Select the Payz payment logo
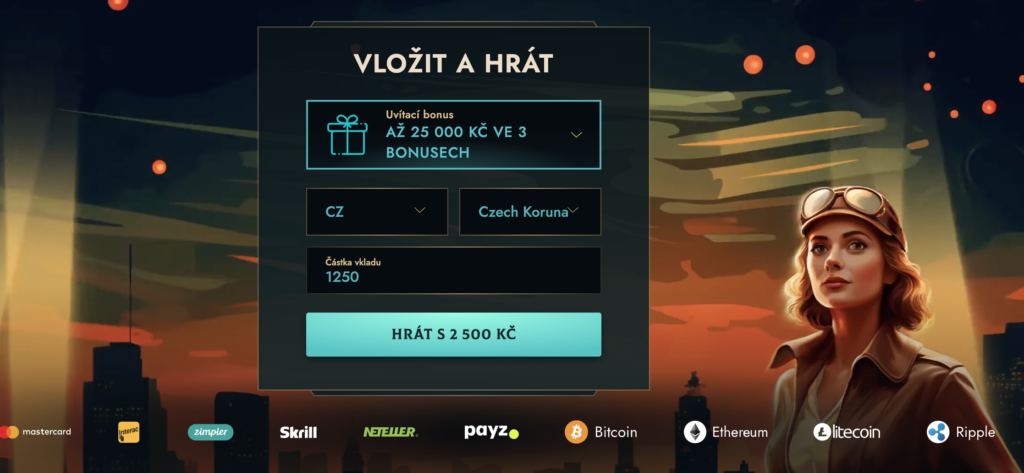Image resolution: width=1024 pixels, height=473 pixels. click(x=491, y=432)
